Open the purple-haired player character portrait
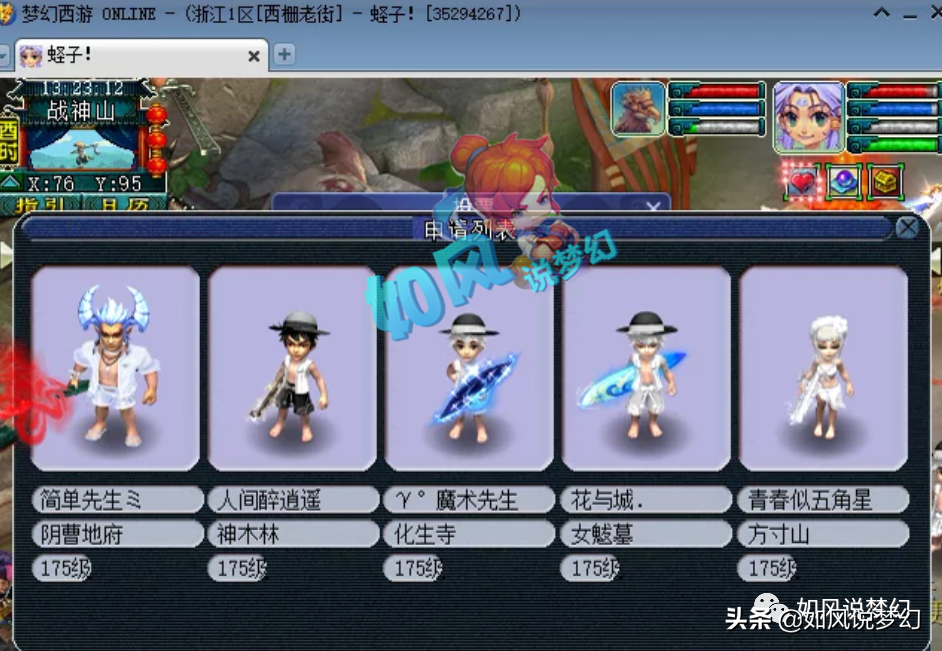The width and height of the screenshot is (942, 651). point(809,116)
